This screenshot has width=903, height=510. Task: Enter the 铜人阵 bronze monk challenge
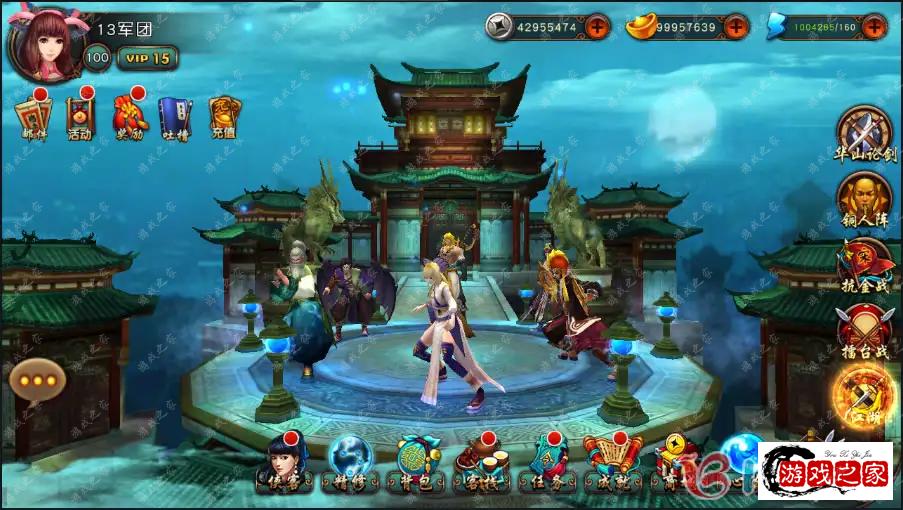864,199
